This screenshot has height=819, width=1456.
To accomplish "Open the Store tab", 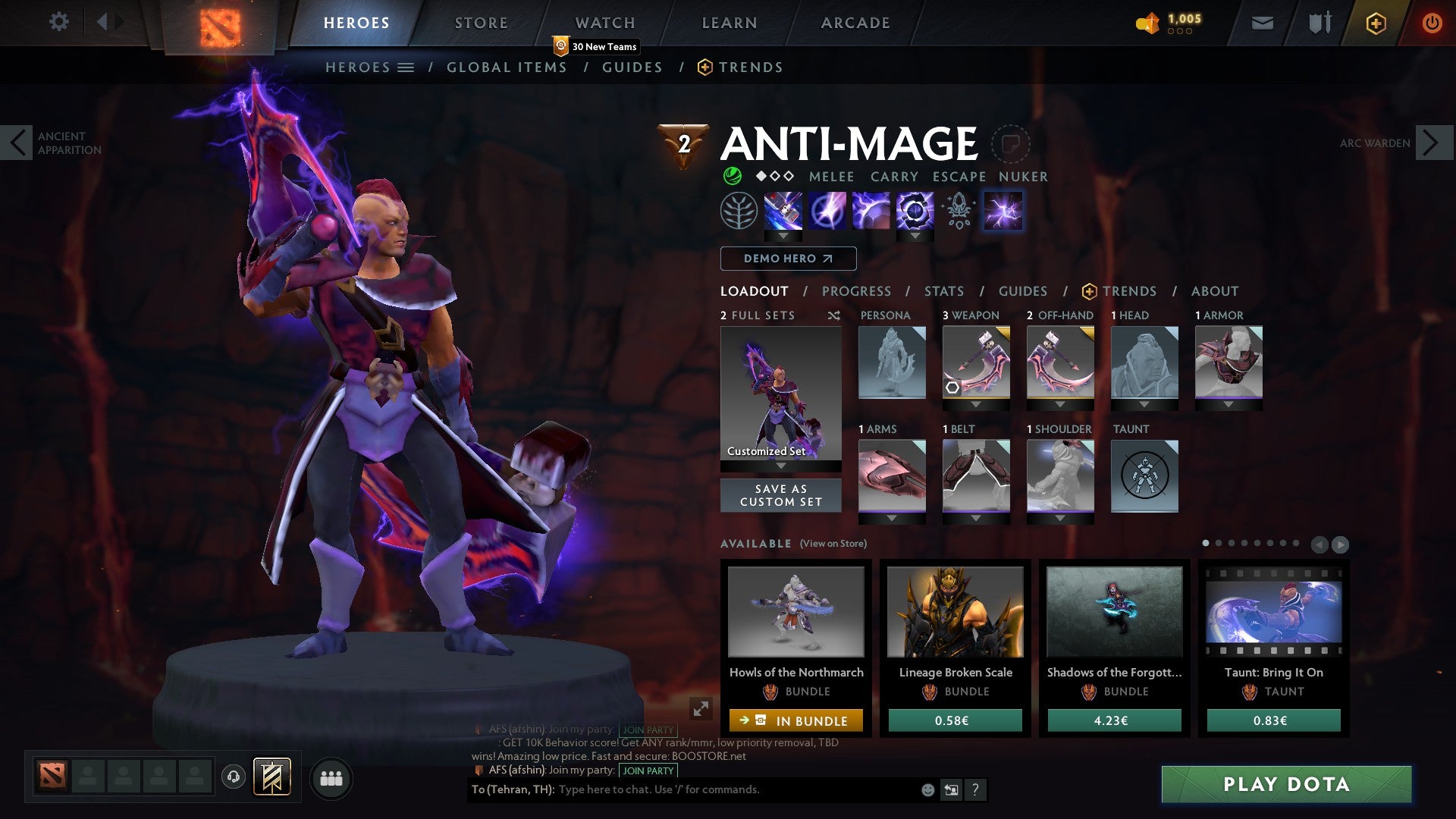I will pos(481,23).
